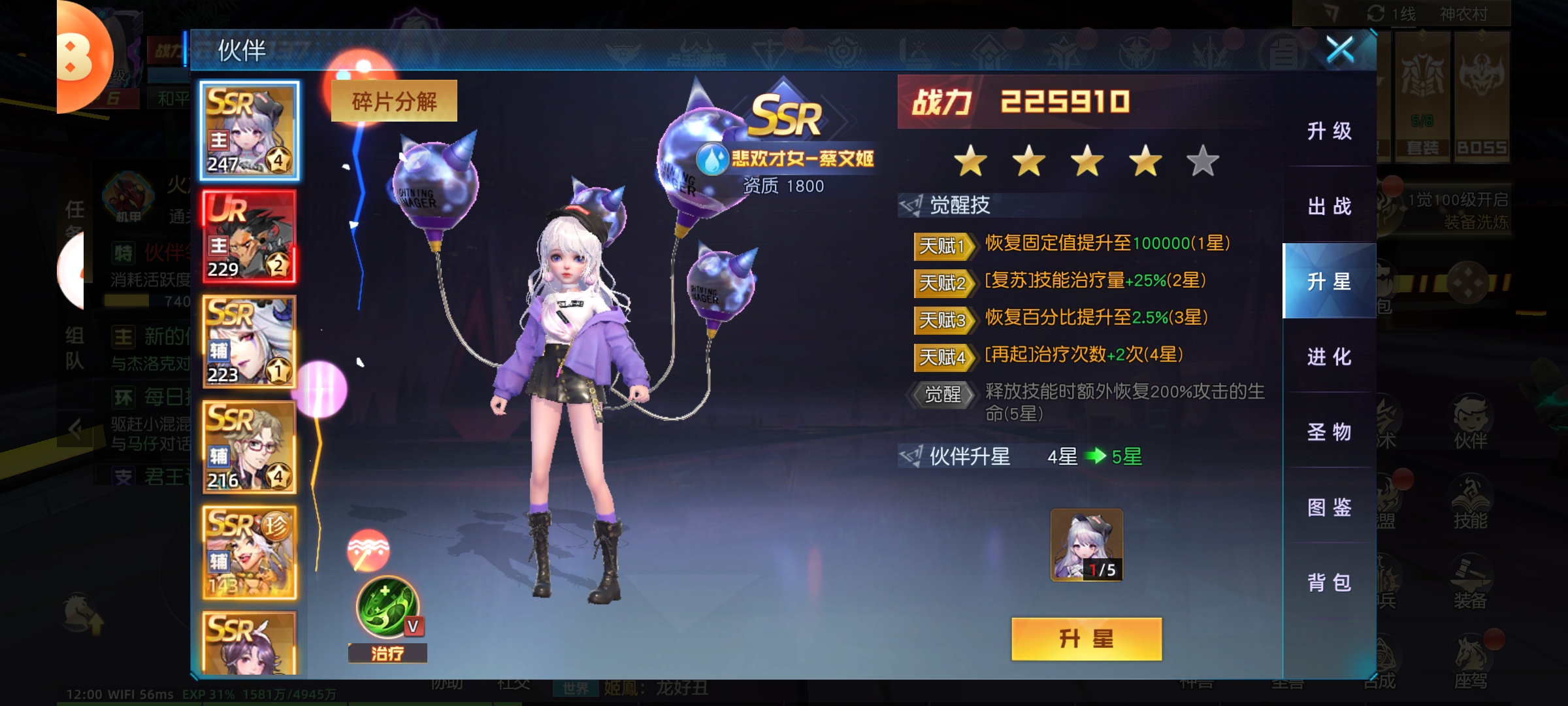Select the SSR companion with power 247
The height and width of the screenshot is (706, 1568).
(250, 131)
